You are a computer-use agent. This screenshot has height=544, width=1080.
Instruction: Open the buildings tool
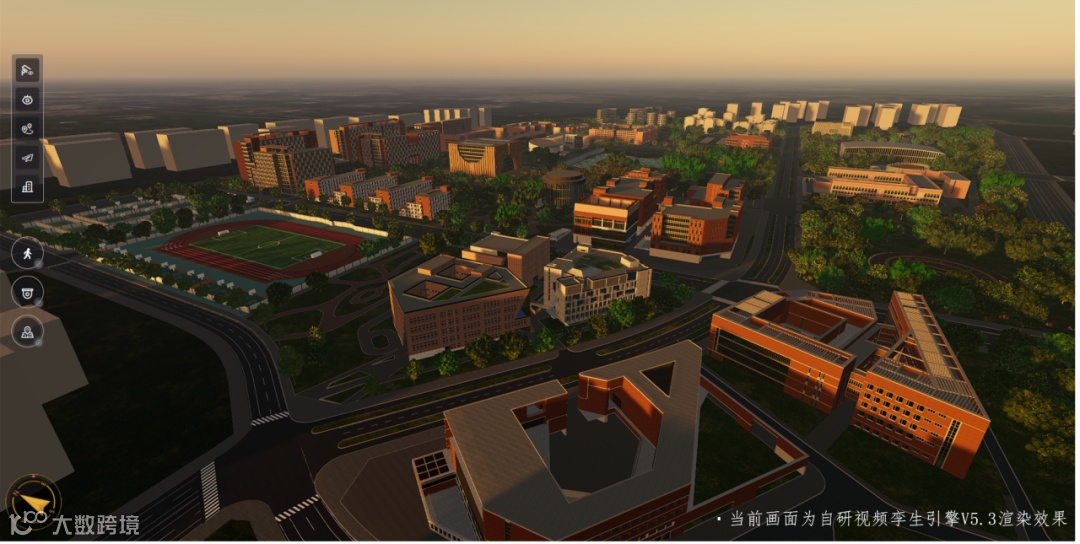tap(27, 186)
